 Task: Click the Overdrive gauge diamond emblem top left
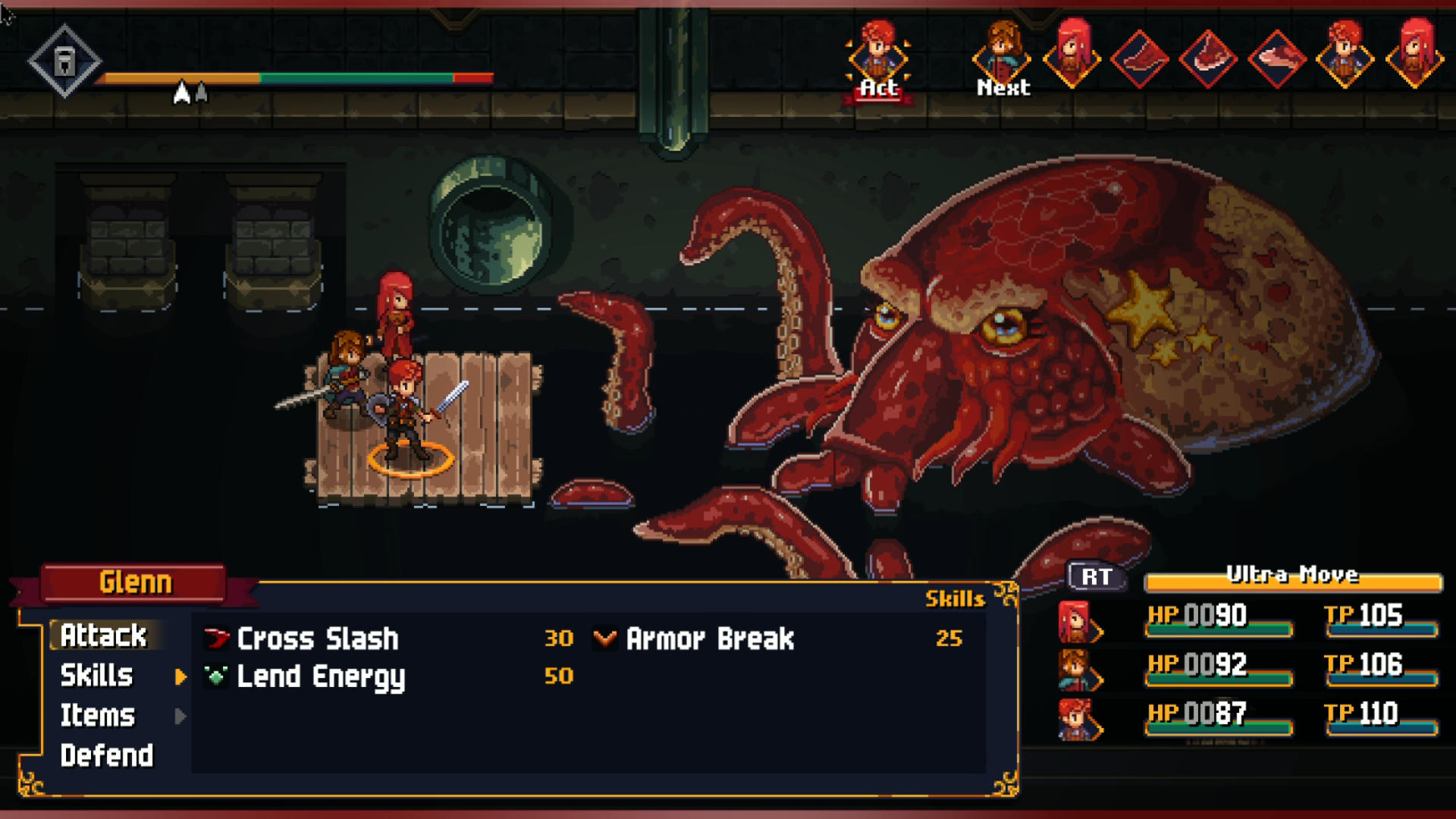pyautogui.click(x=64, y=61)
